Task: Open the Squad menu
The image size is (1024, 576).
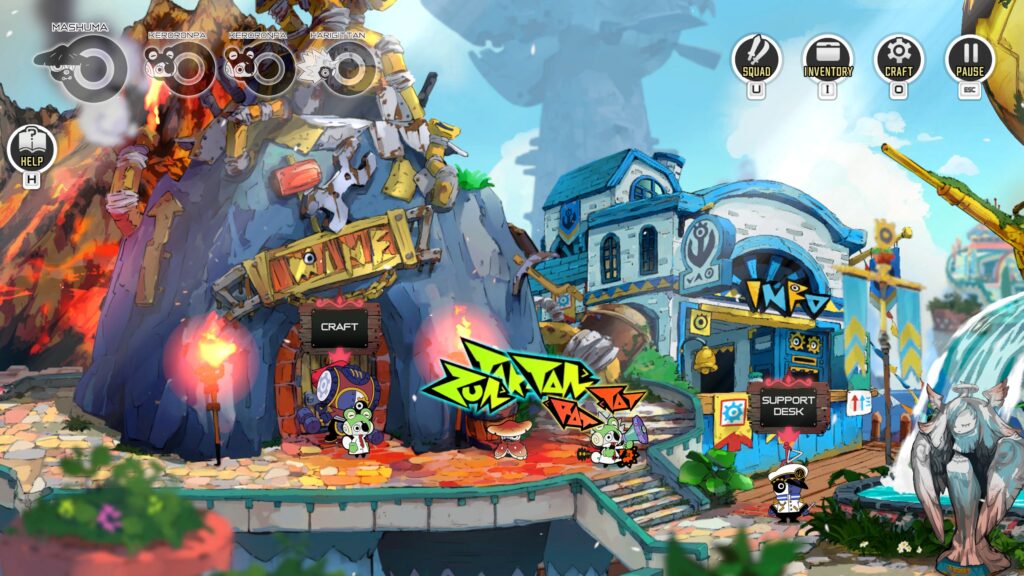Action: click(x=756, y=58)
